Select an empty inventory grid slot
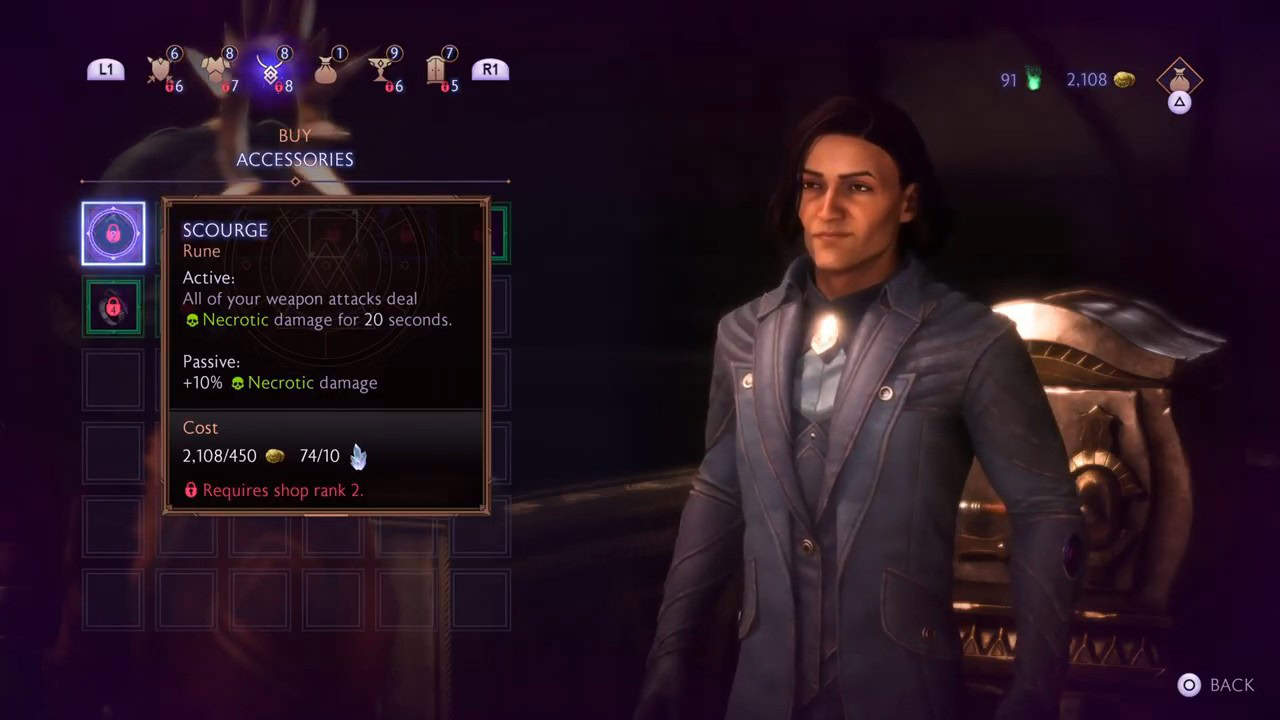 113,380
